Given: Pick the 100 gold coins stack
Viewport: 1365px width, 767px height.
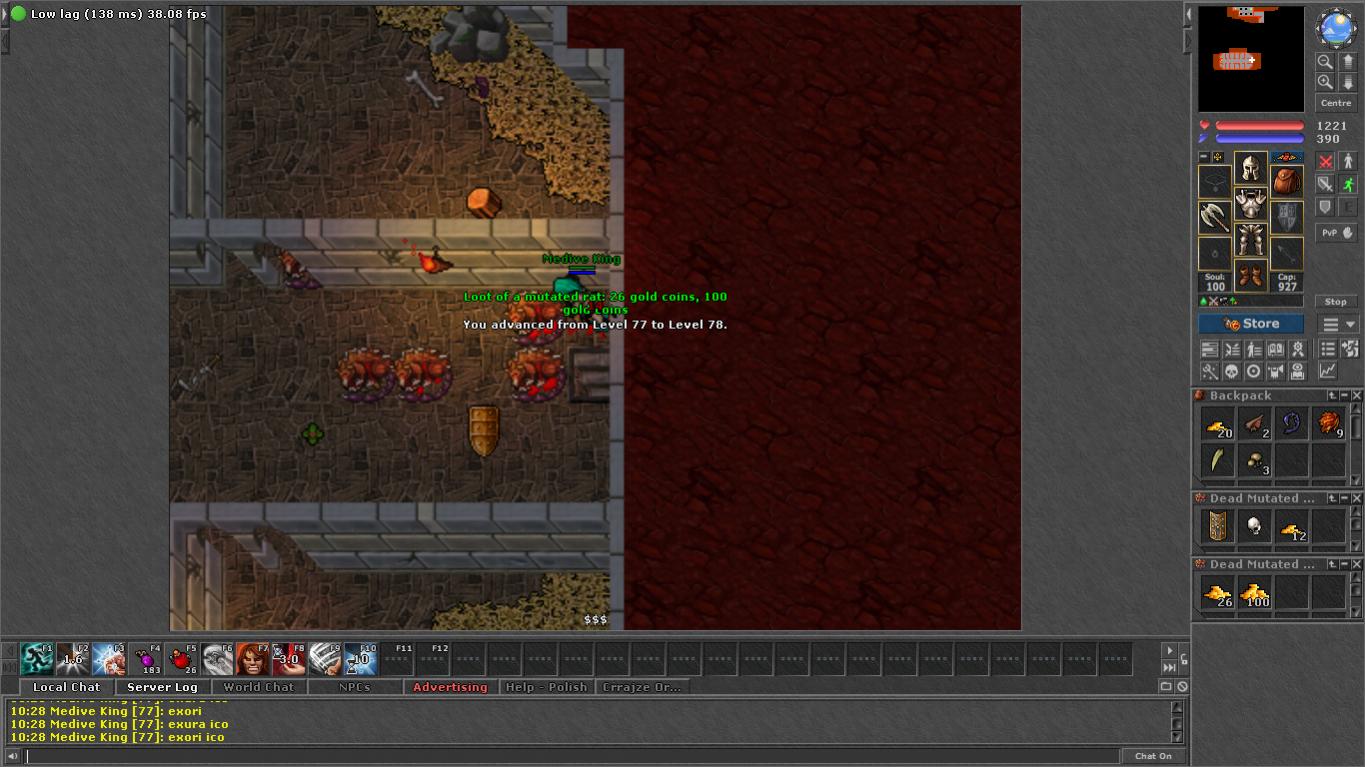Looking at the screenshot, I should [1255, 593].
